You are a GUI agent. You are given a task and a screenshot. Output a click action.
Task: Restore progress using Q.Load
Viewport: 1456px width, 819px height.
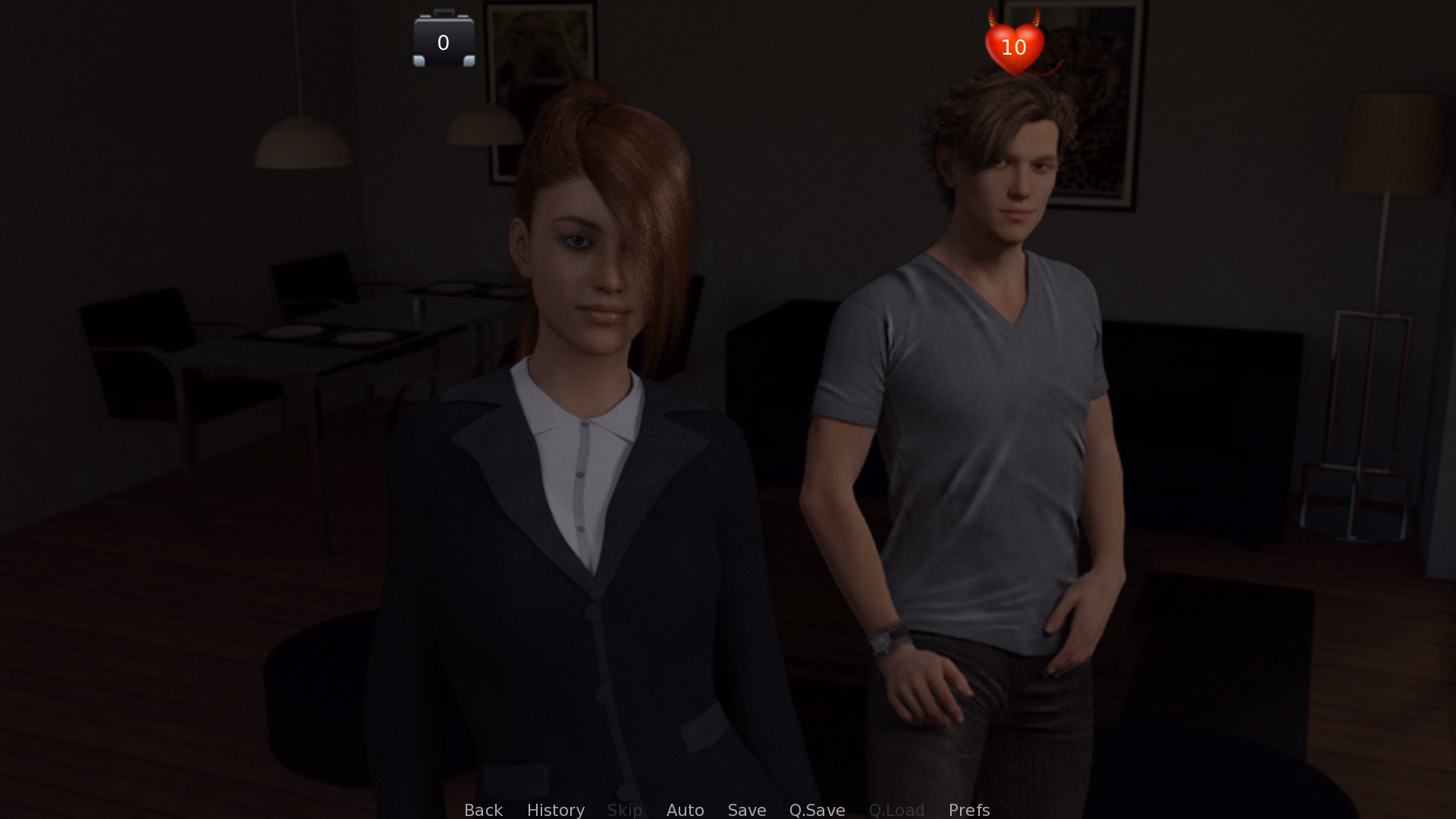[896, 810]
